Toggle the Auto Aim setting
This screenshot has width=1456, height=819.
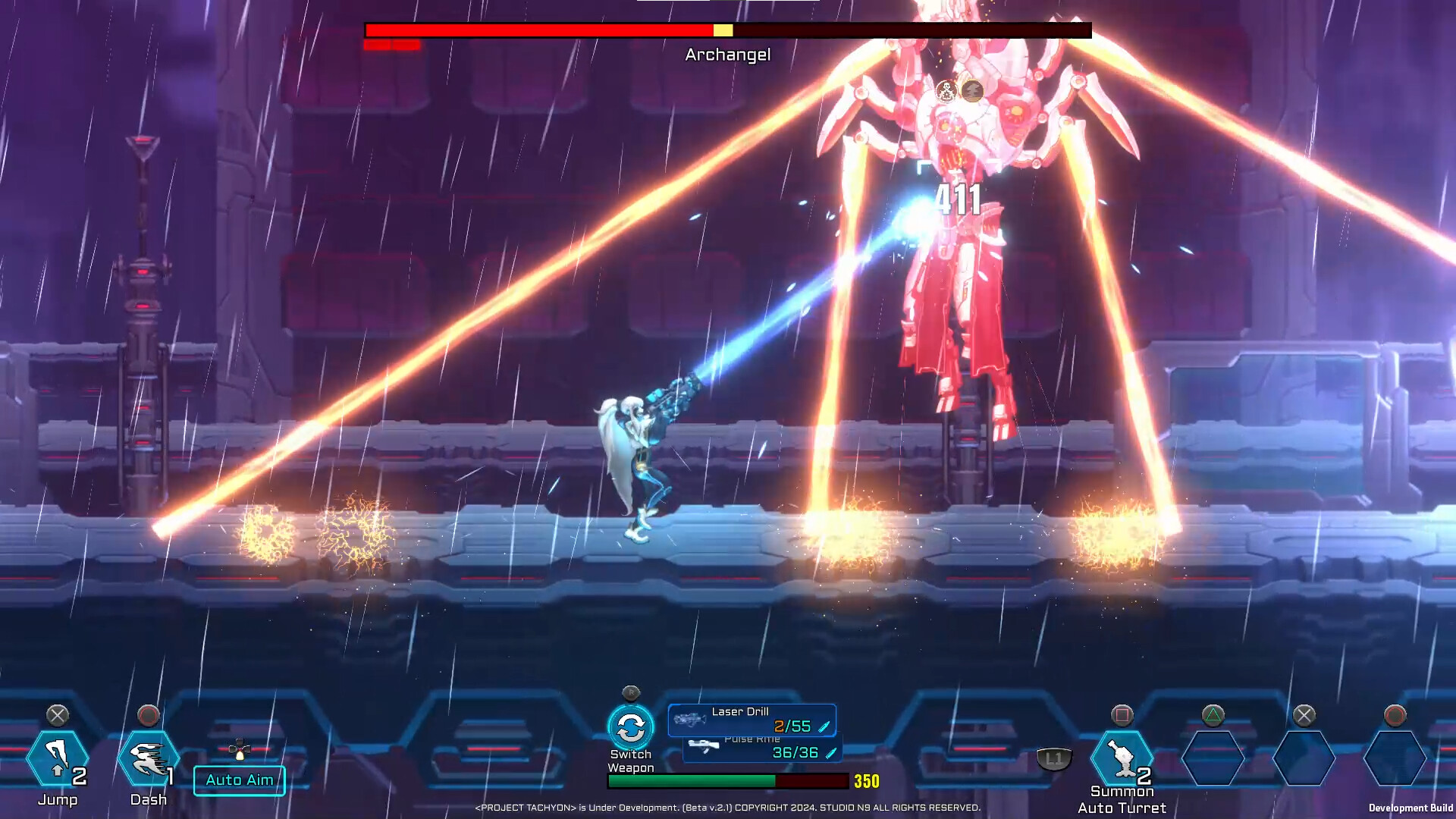click(239, 780)
